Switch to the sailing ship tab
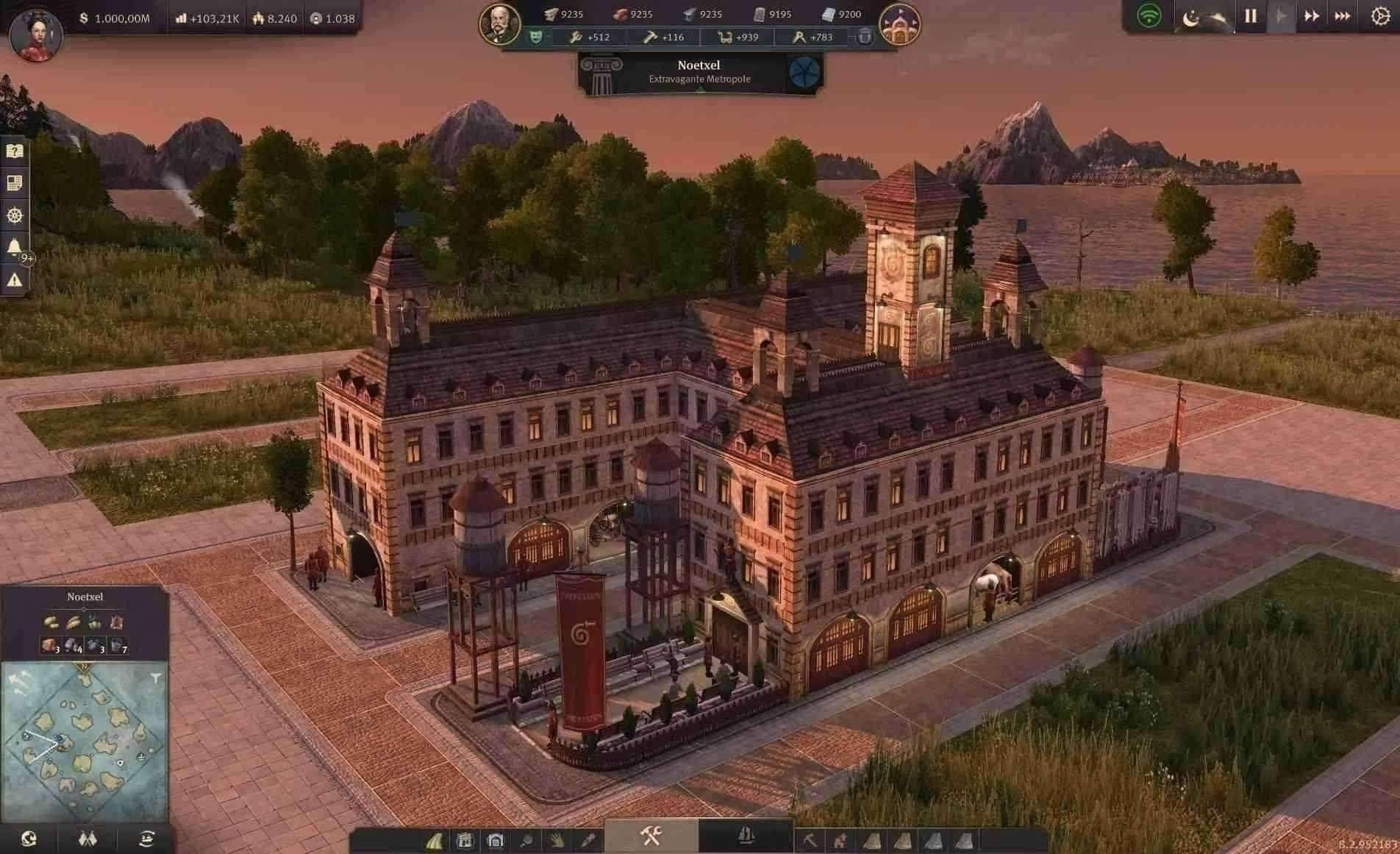 coord(746,836)
